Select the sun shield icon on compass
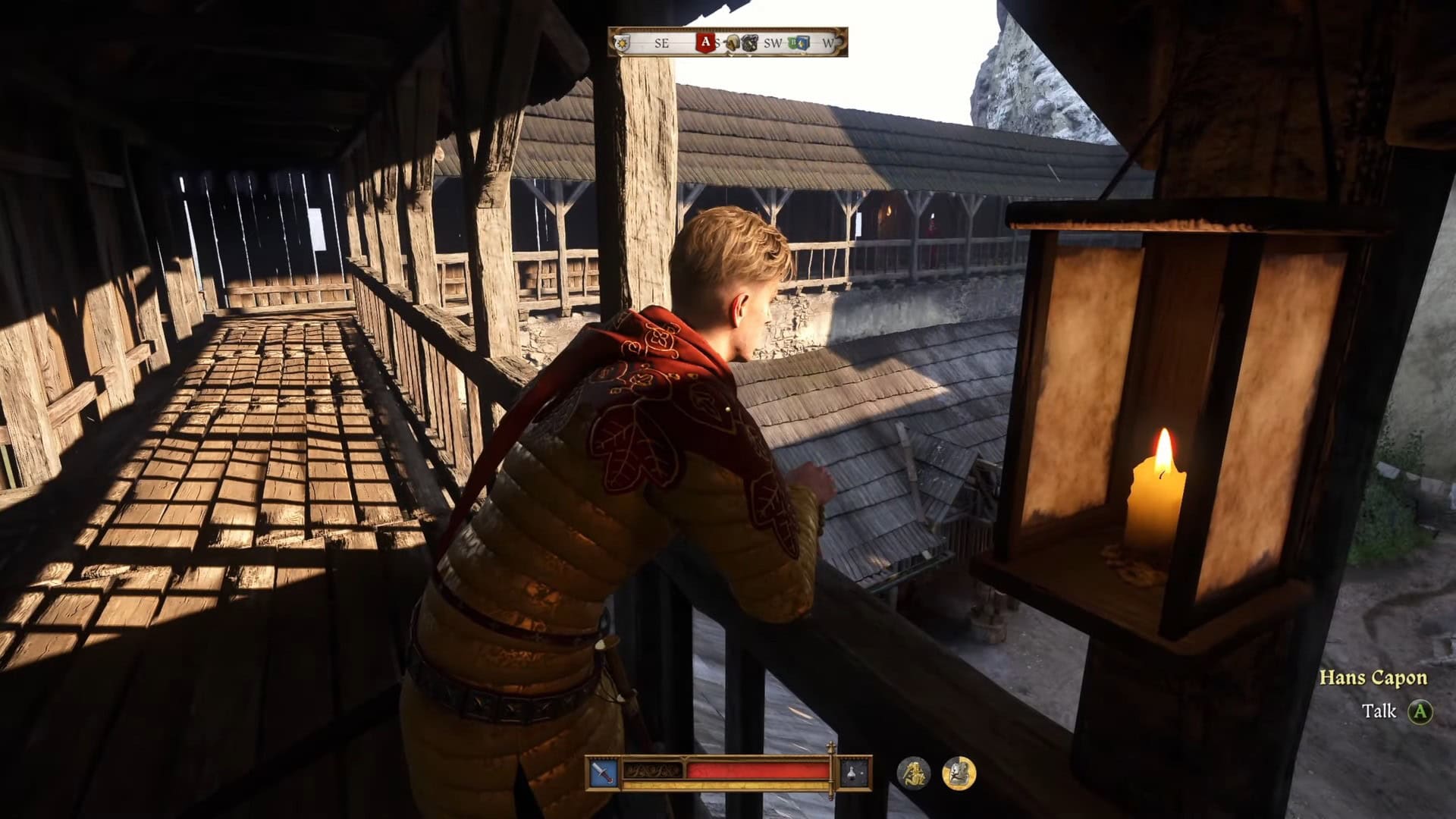 pyautogui.click(x=623, y=43)
